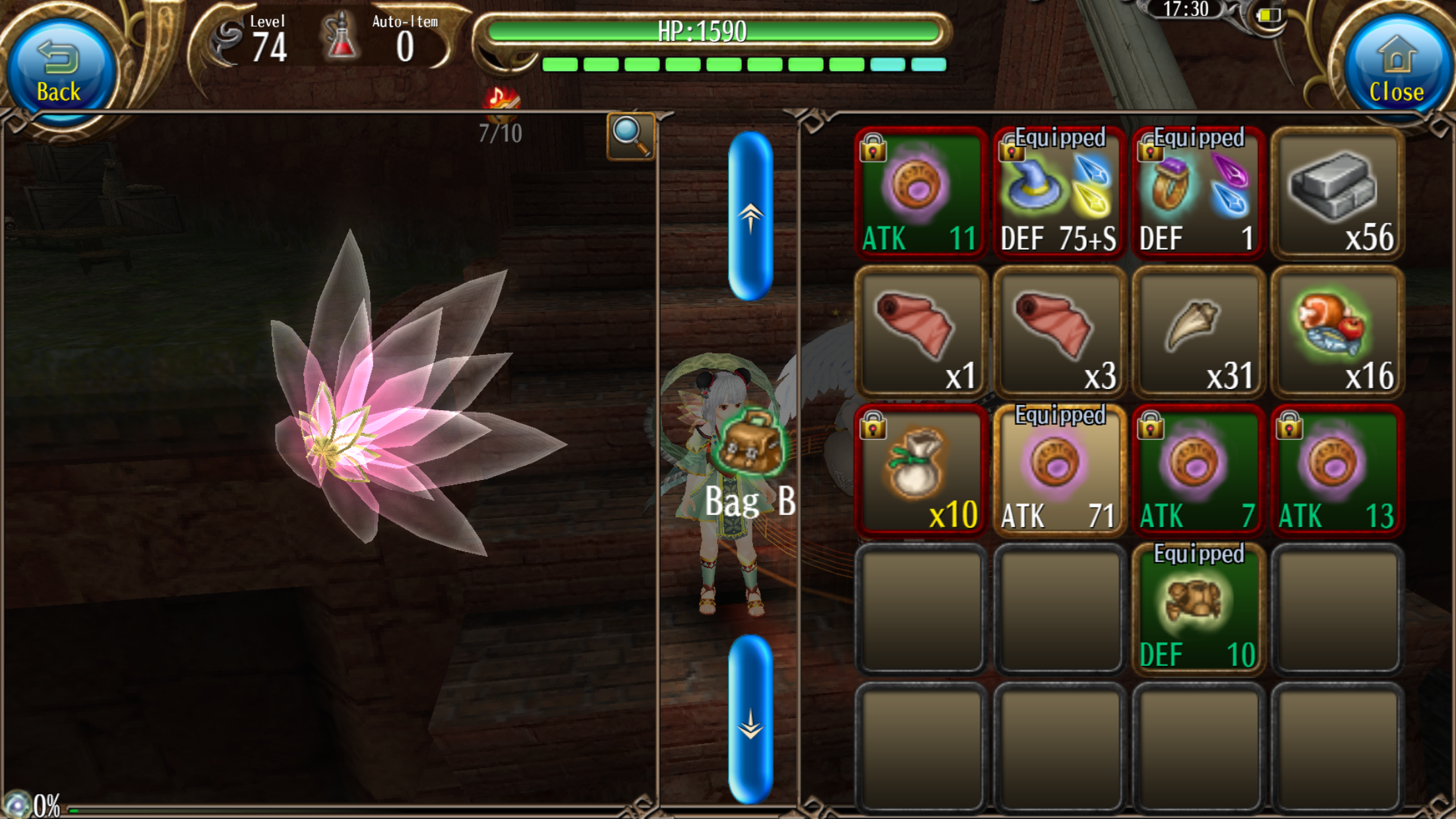
Task: Choose the equipped ring with ATK 71
Action: tap(1060, 471)
